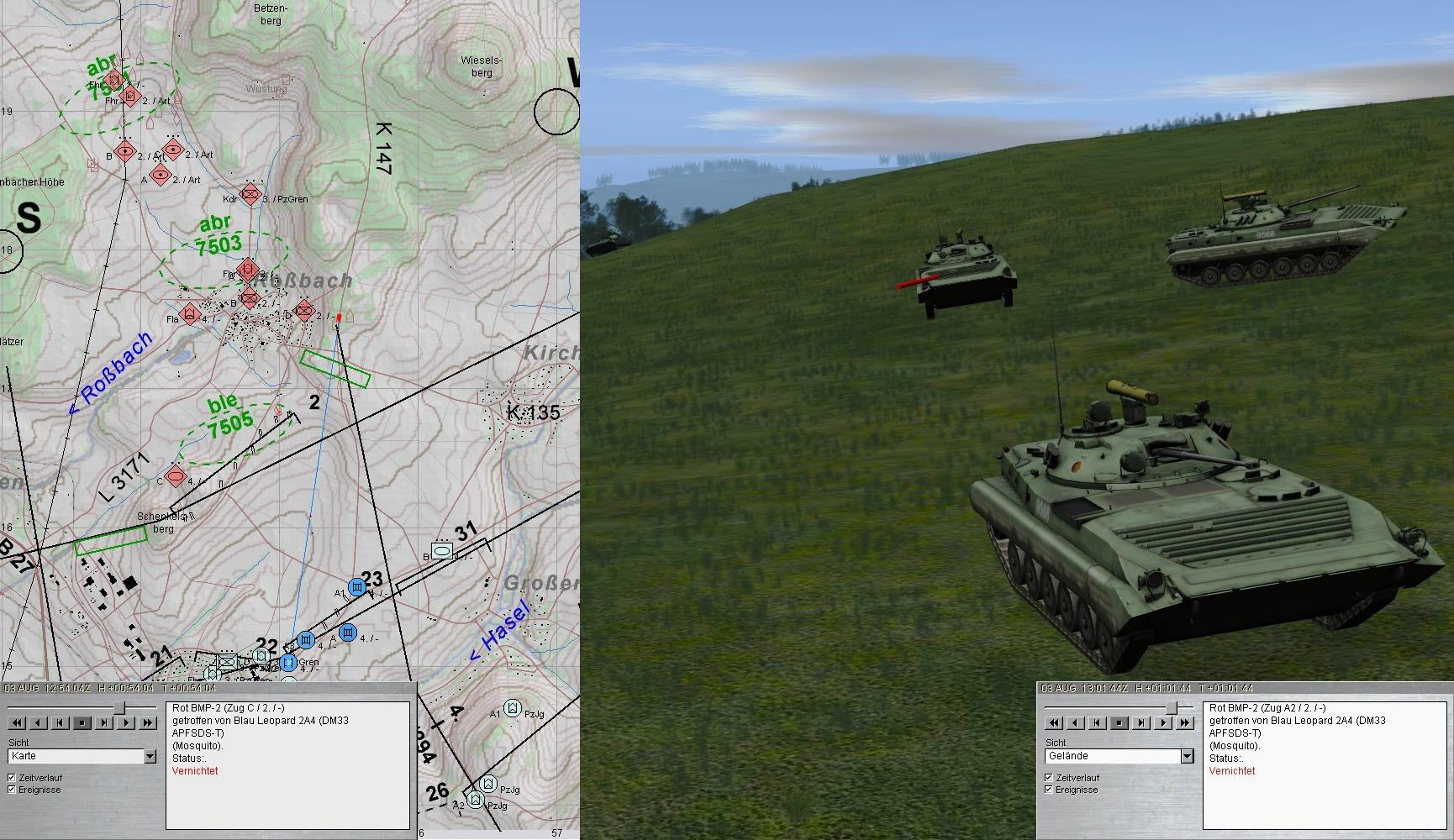Fast-forward the Karte replay panel
The height and width of the screenshot is (840, 1454).
[x=148, y=722]
